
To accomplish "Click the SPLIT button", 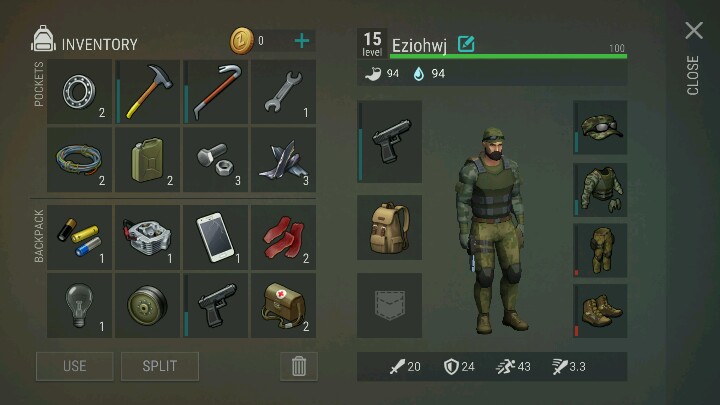I will (160, 366).
